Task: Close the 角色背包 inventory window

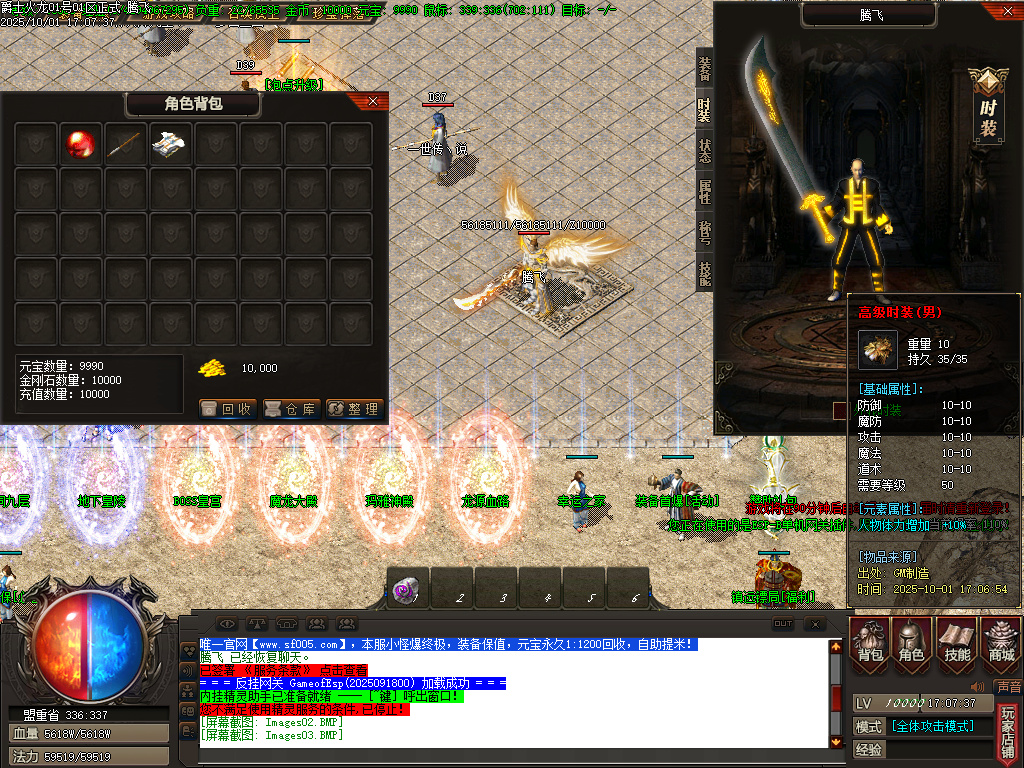Action: coord(373,101)
